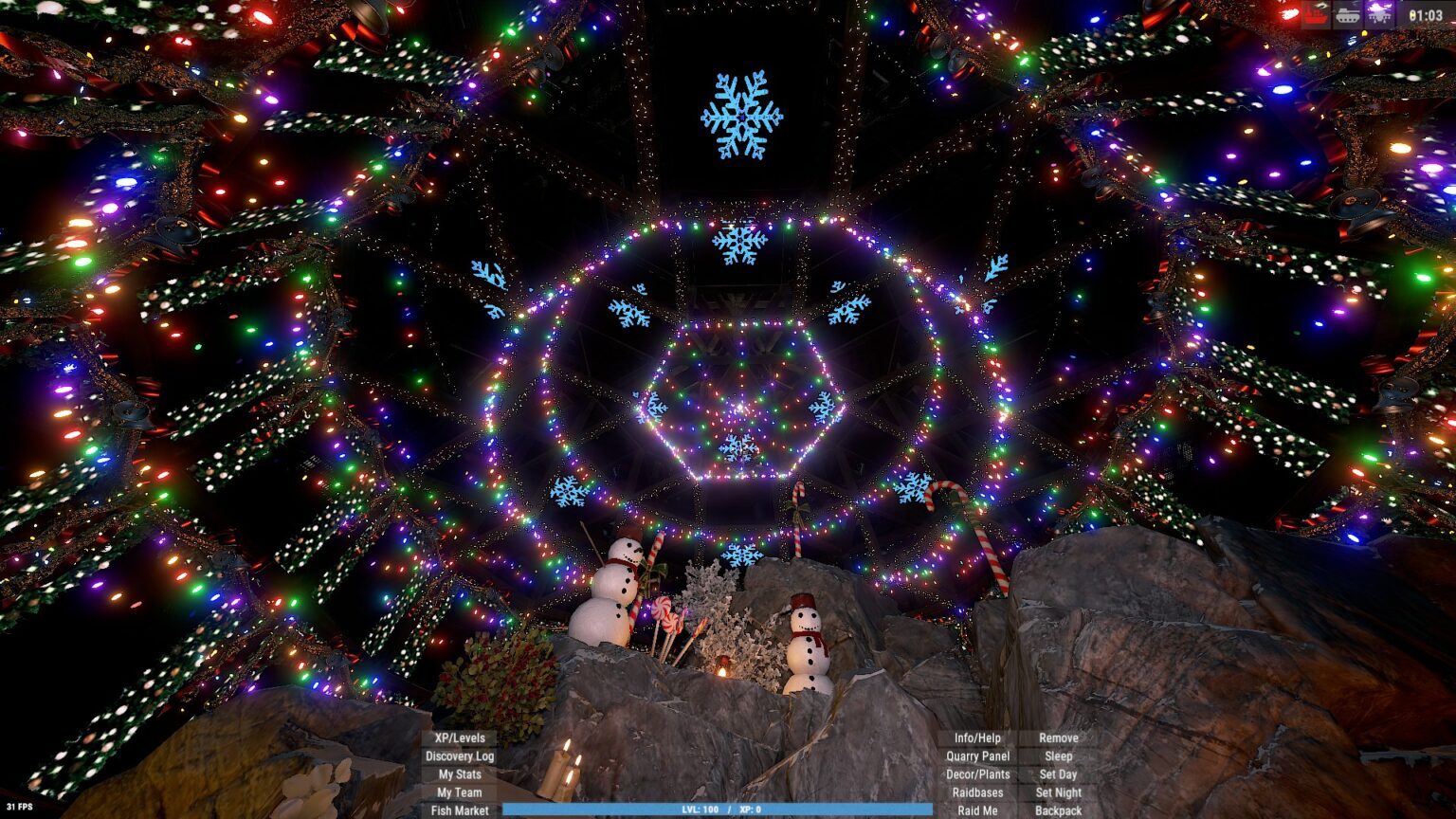Set time to day with Set Day
The width and height of the screenshot is (1456, 819).
[1058, 774]
